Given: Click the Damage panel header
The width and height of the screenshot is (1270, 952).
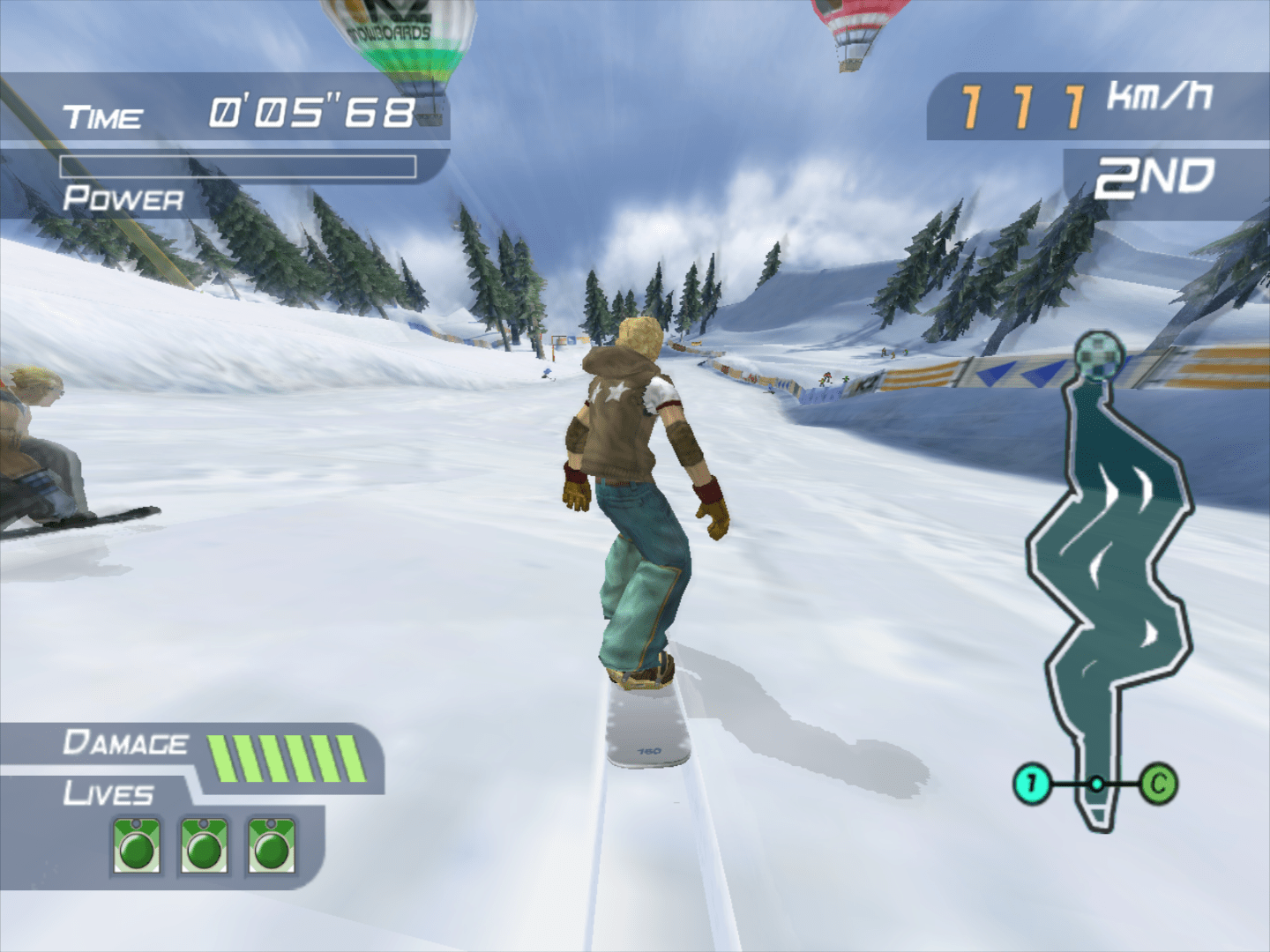Looking at the screenshot, I should (x=126, y=743).
